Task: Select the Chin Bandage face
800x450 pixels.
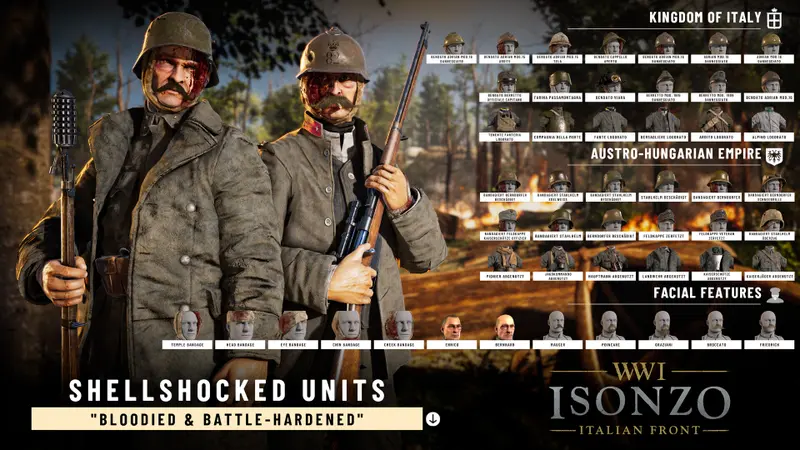Action: pyautogui.click(x=347, y=325)
